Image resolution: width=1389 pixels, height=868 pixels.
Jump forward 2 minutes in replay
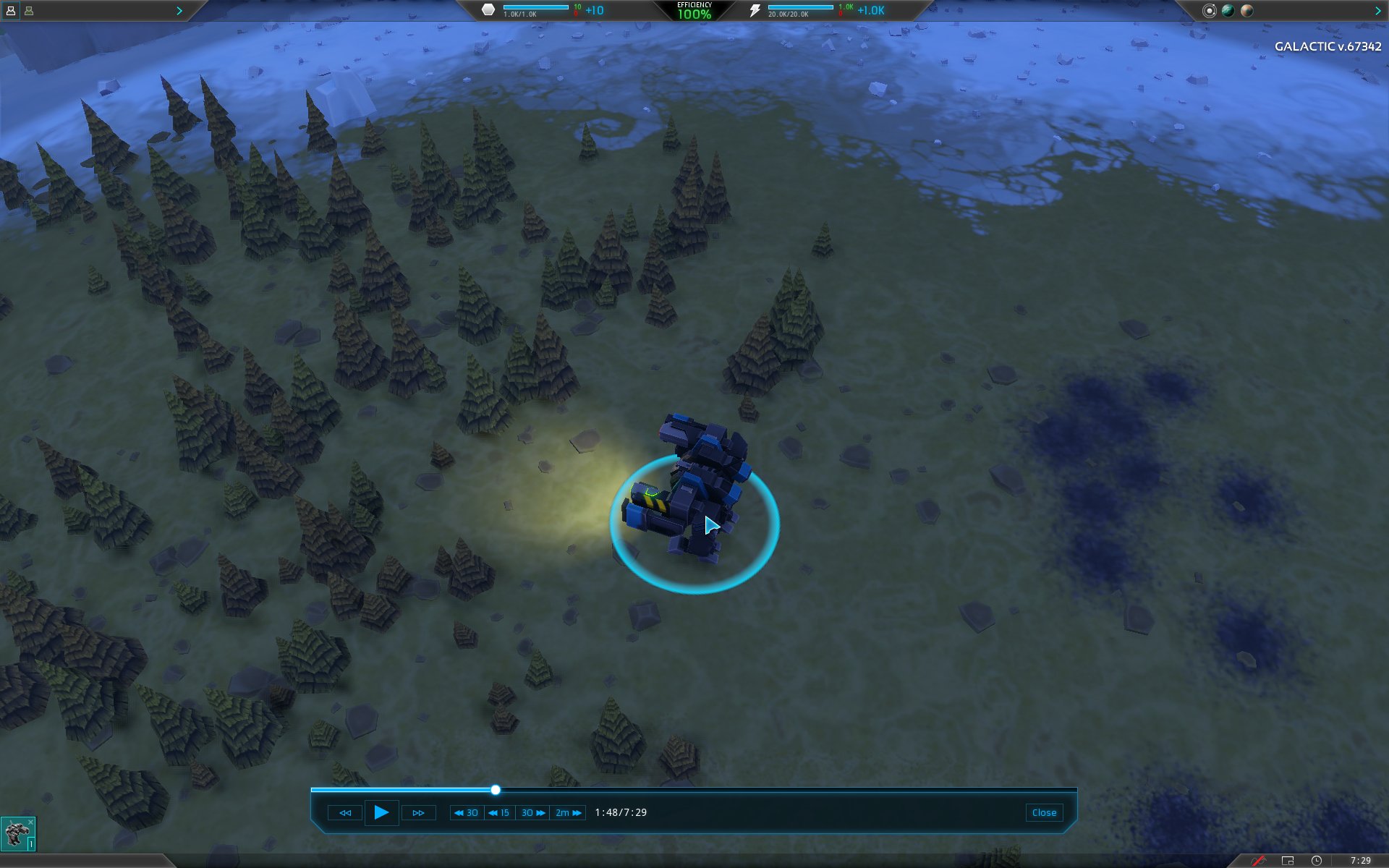pos(568,813)
